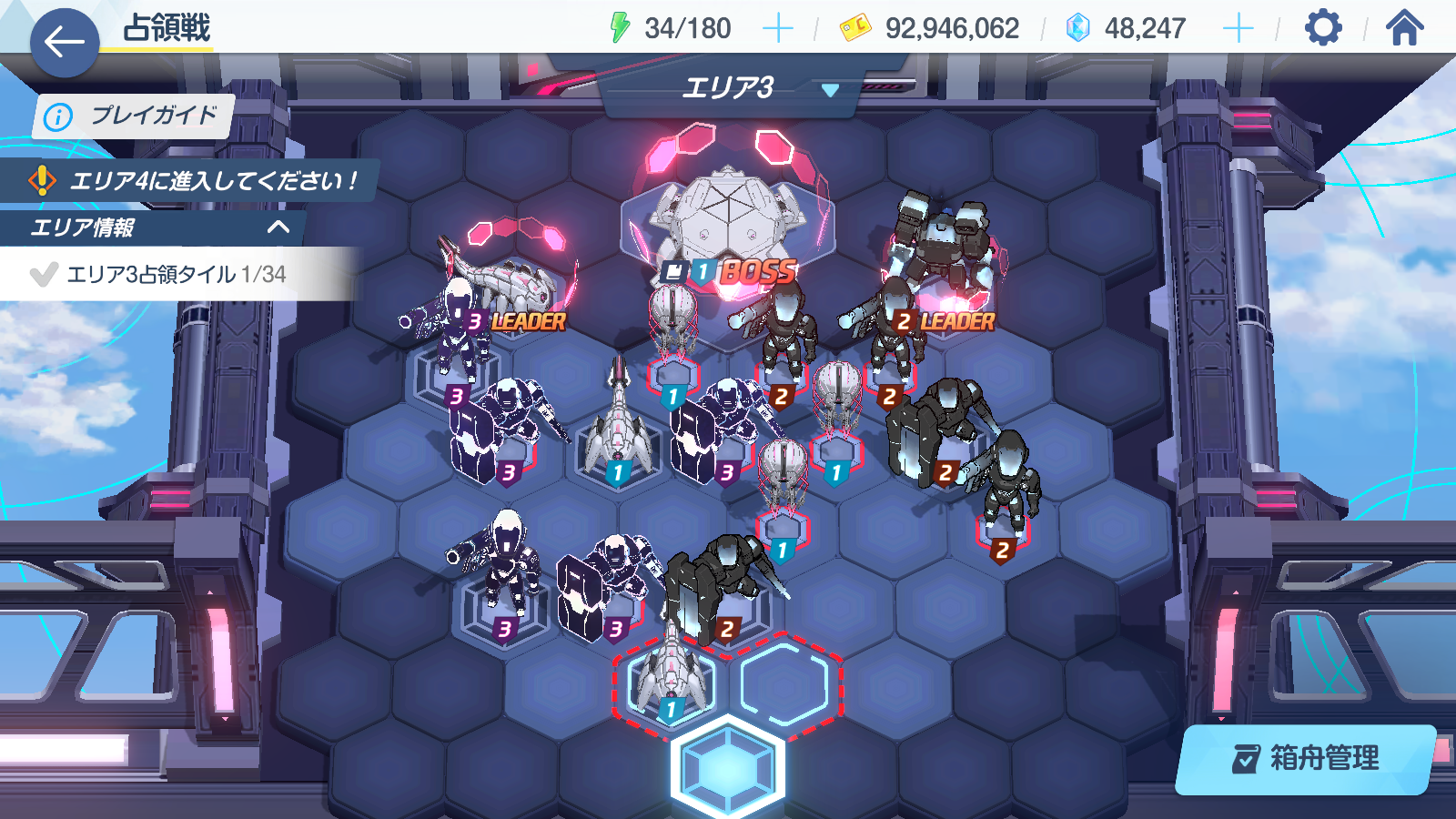Add more blue gems with plus button
Image resolution: width=1456 pixels, height=819 pixels.
click(1238, 28)
